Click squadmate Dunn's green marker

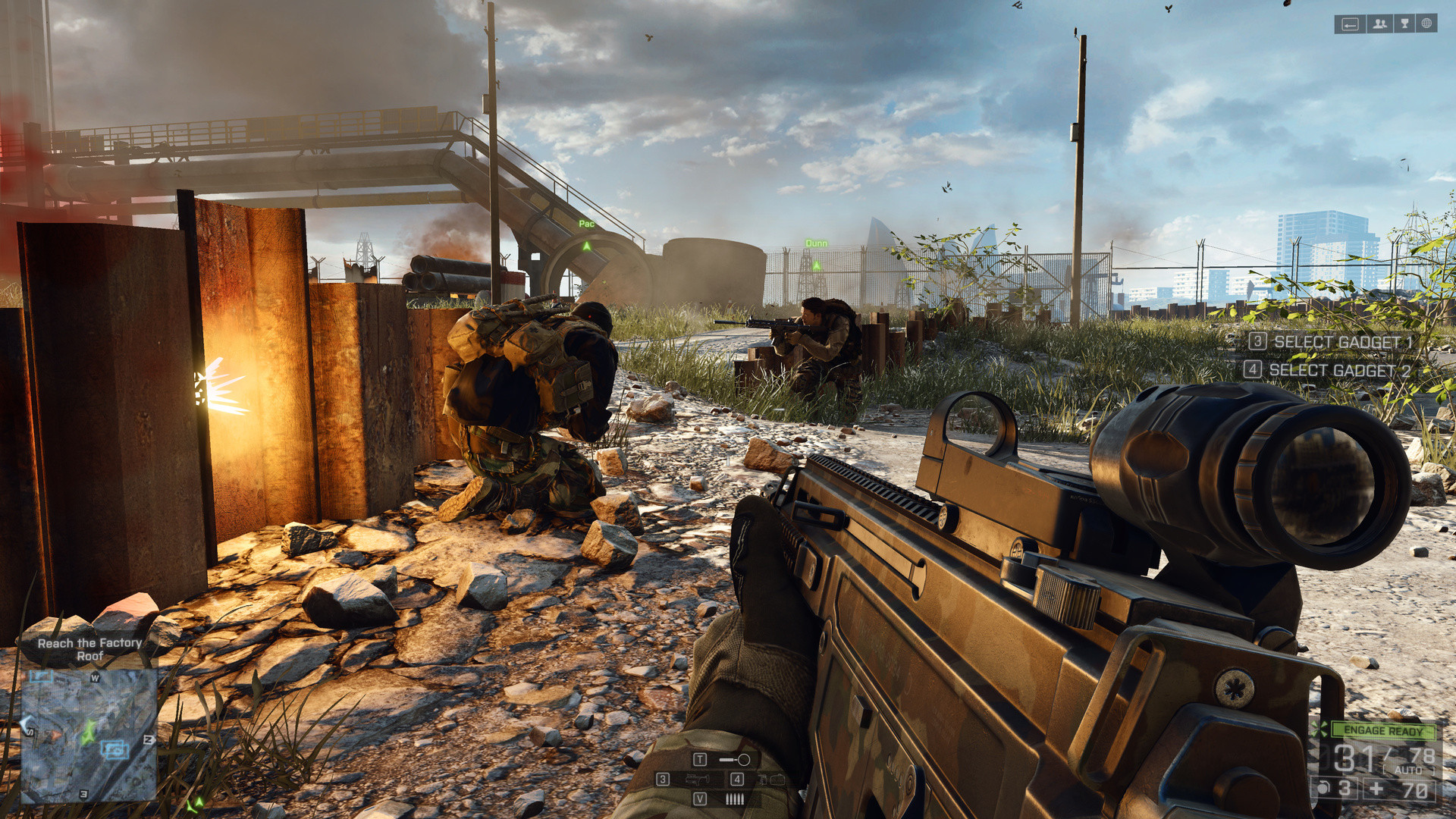point(816,265)
